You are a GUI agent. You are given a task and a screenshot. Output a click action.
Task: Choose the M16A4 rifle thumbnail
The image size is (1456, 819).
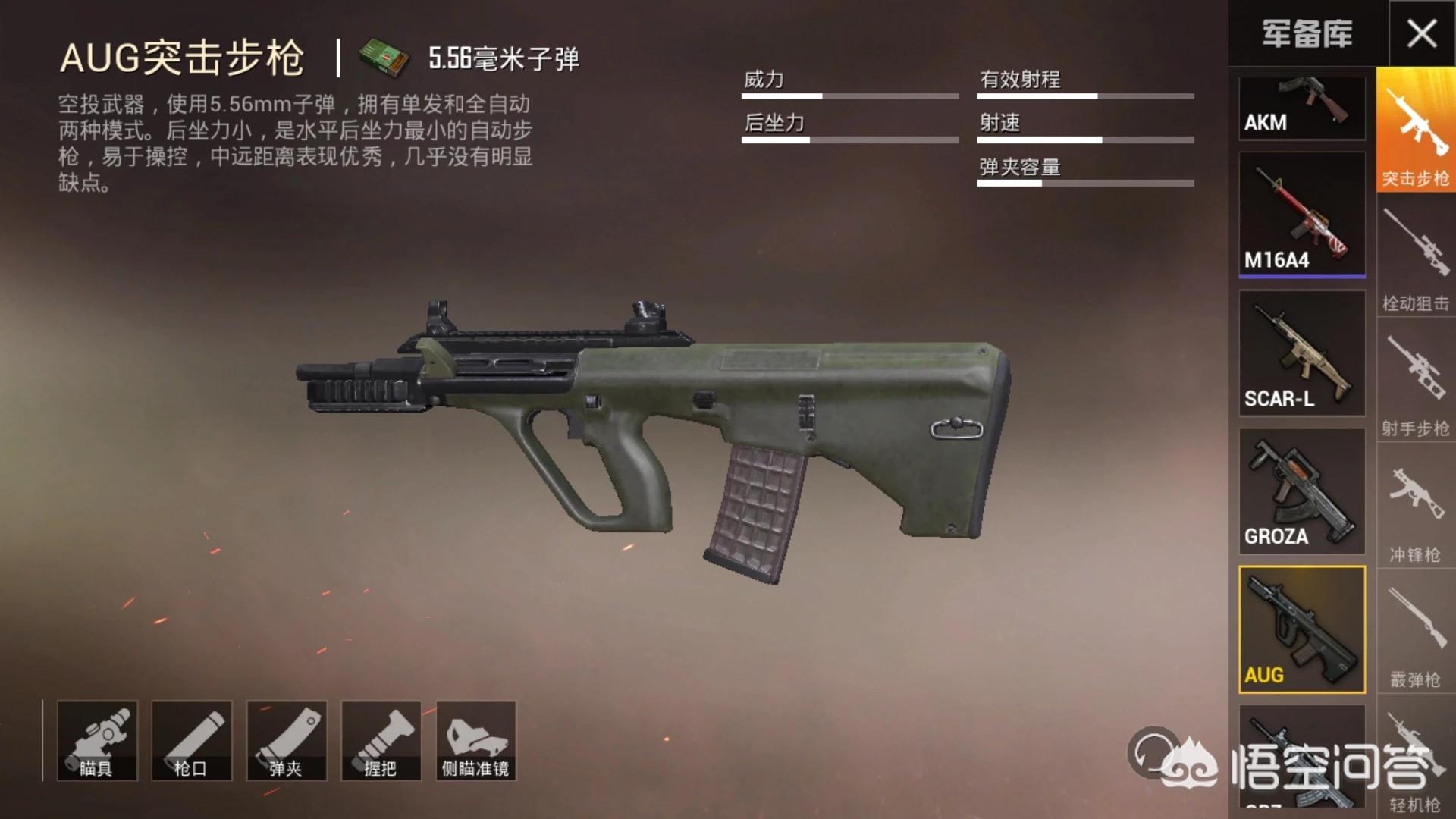(1301, 213)
